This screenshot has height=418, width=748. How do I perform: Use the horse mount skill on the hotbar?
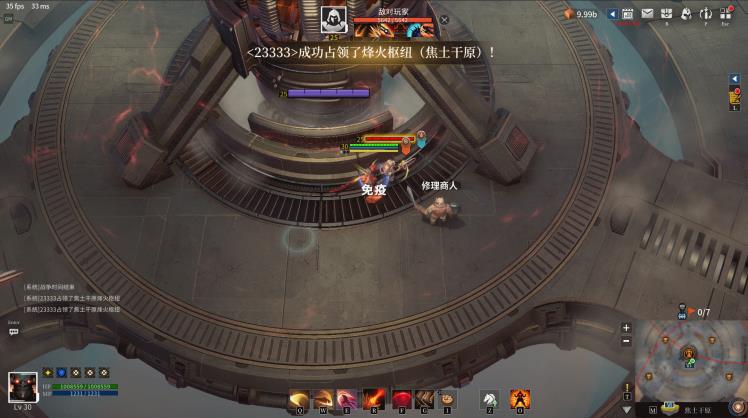pyautogui.click(x=489, y=399)
